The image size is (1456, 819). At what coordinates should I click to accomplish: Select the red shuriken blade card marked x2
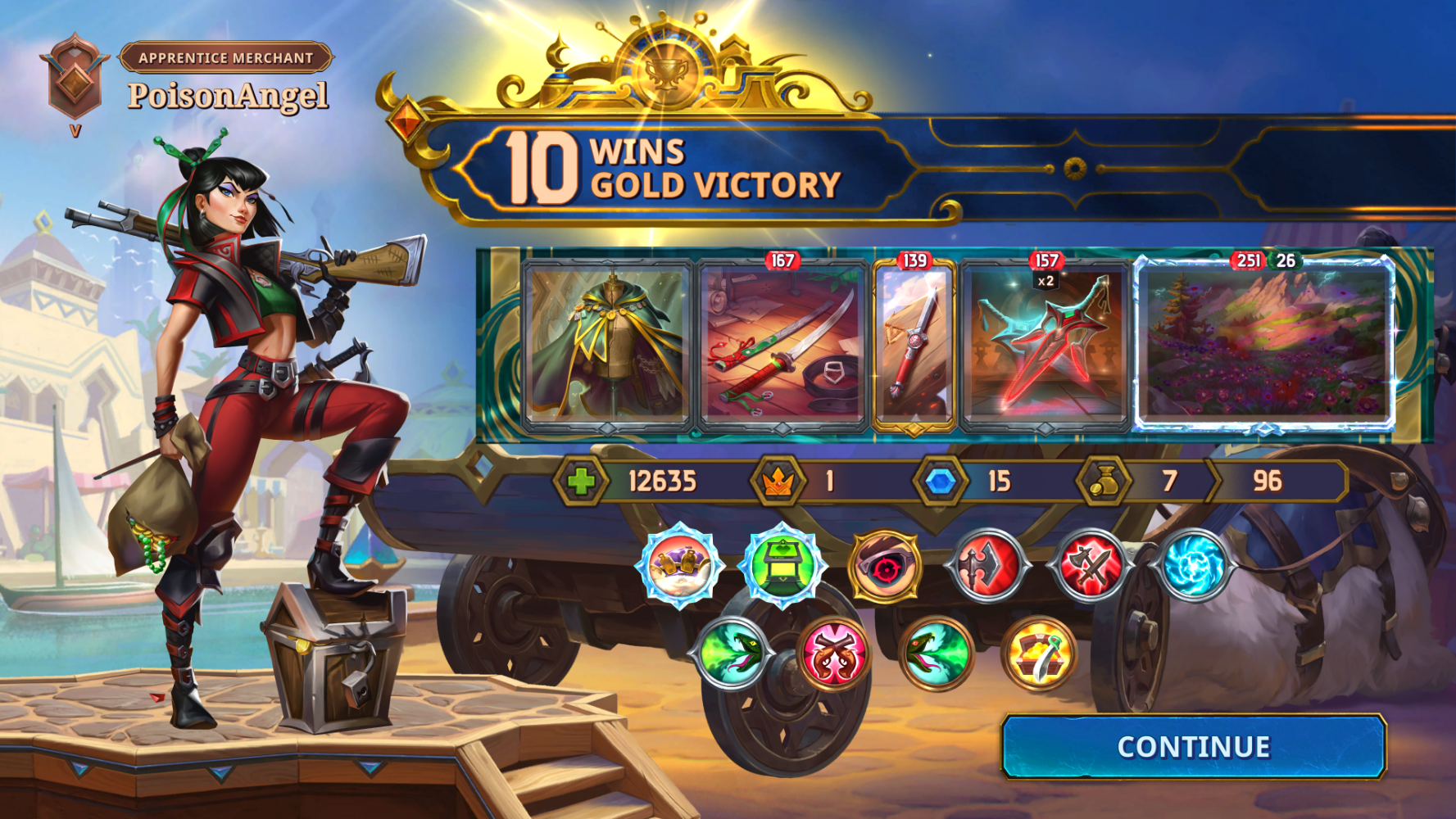point(1045,346)
